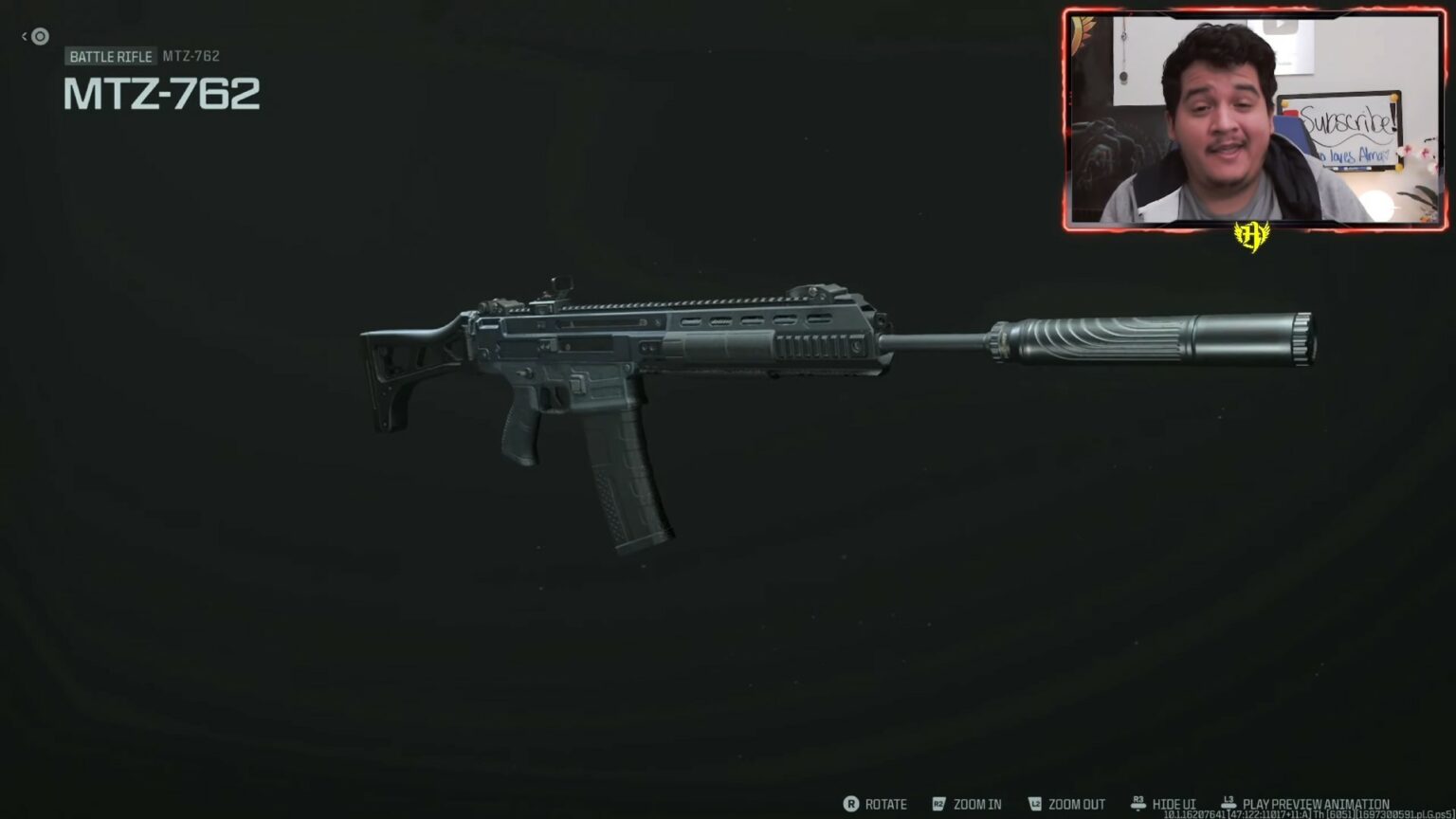Click the L2 Zoom Out button icon
This screenshot has height=819, width=1456.
[x=1037, y=804]
